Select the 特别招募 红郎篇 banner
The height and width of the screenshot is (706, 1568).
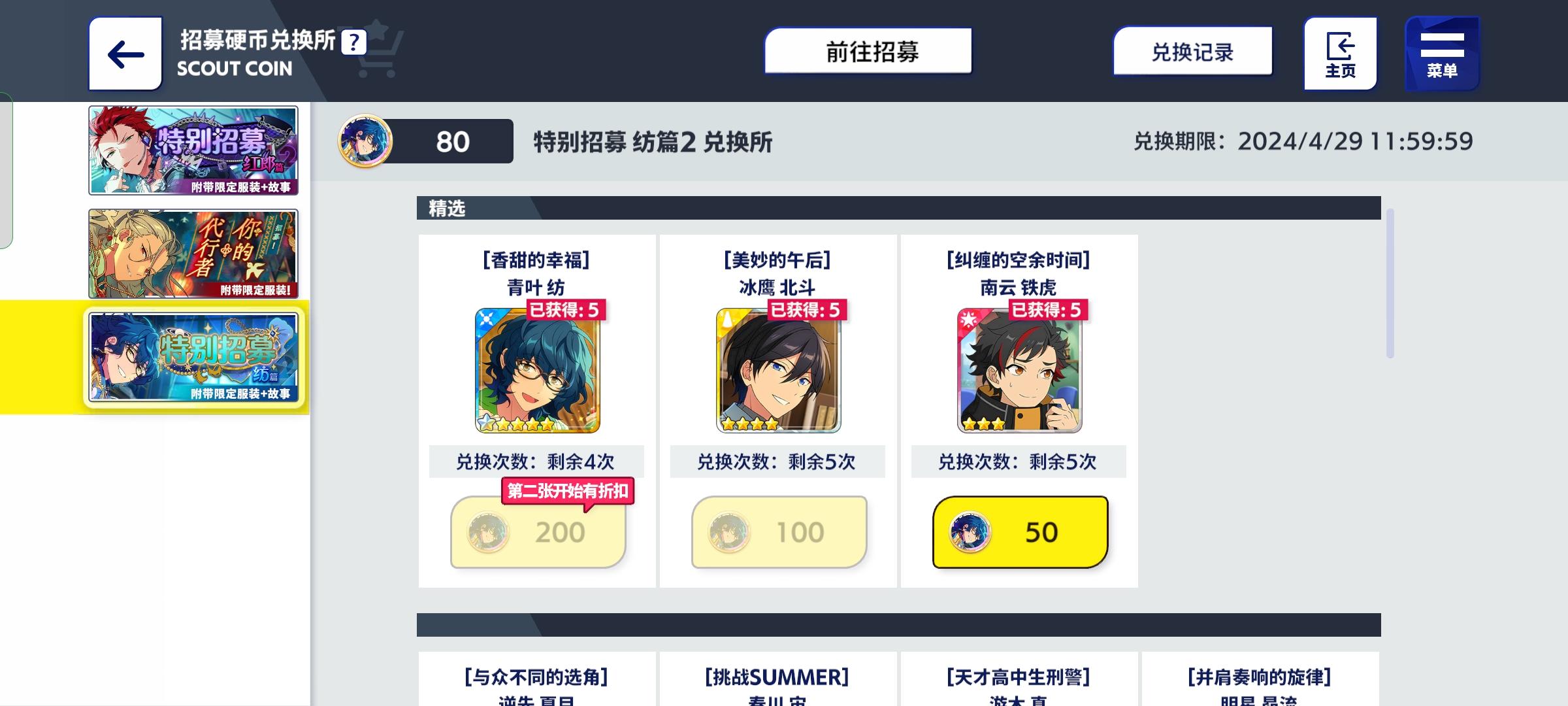point(193,149)
